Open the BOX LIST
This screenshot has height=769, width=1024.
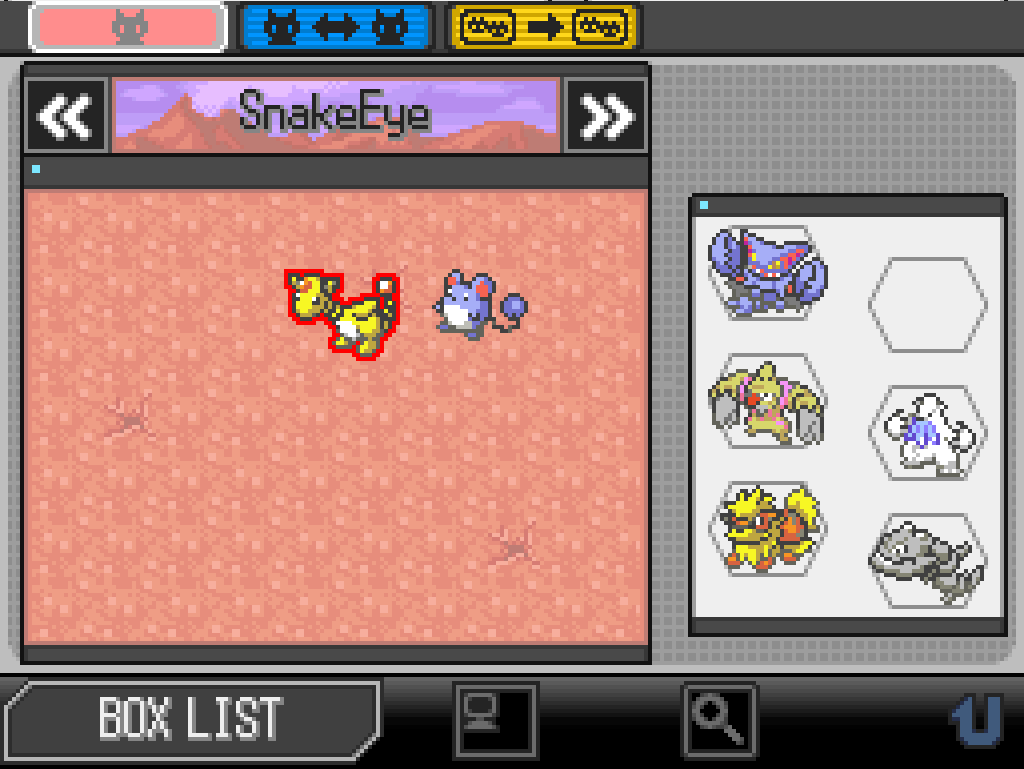pos(190,717)
